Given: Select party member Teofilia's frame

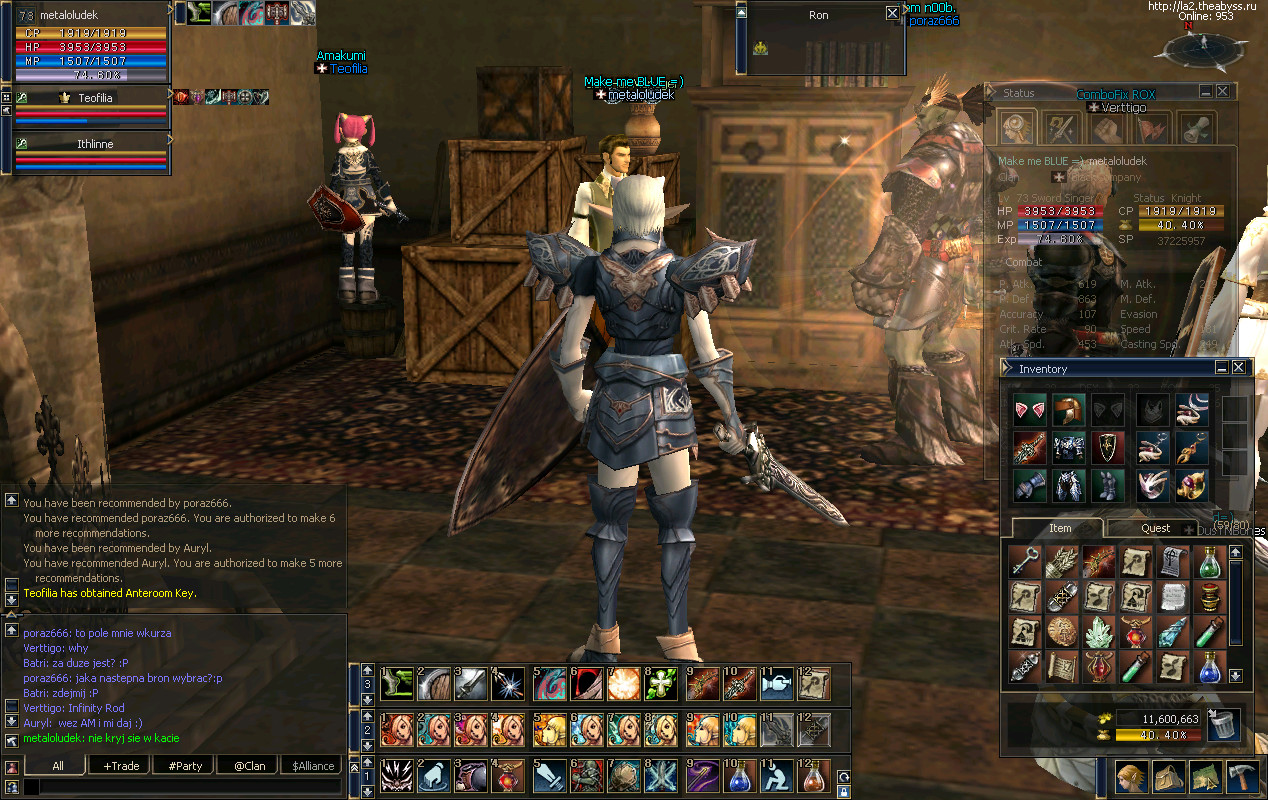Looking at the screenshot, I should [95, 98].
